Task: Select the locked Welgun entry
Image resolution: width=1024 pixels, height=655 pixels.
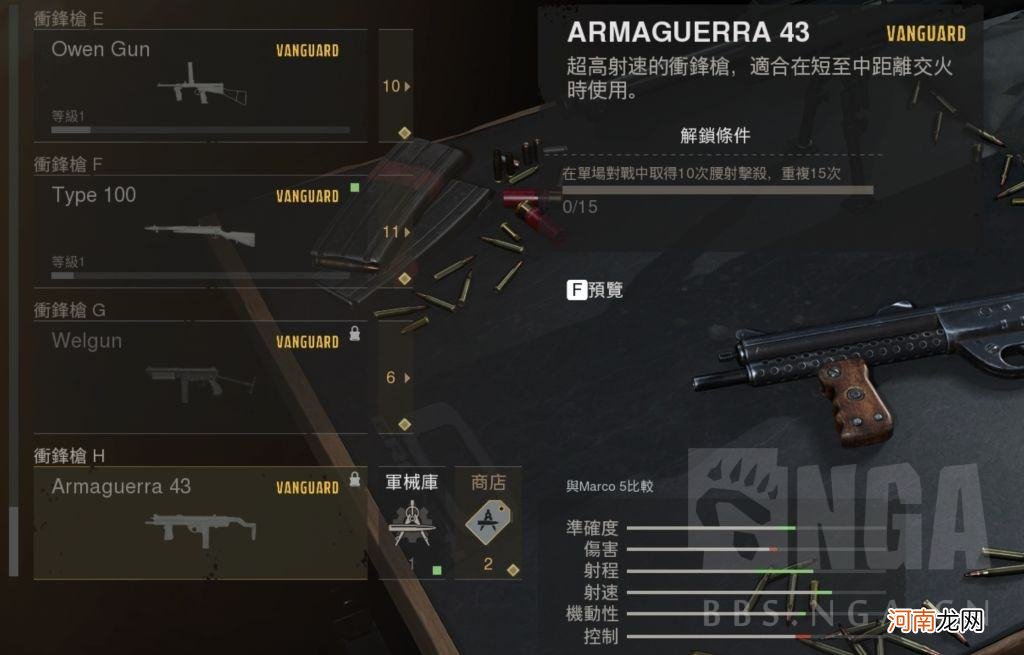Action: [x=200, y=377]
